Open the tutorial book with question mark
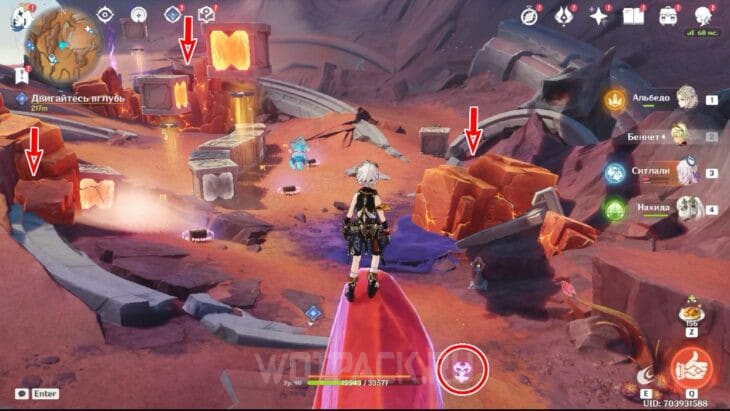The image size is (730, 411). coord(208,14)
